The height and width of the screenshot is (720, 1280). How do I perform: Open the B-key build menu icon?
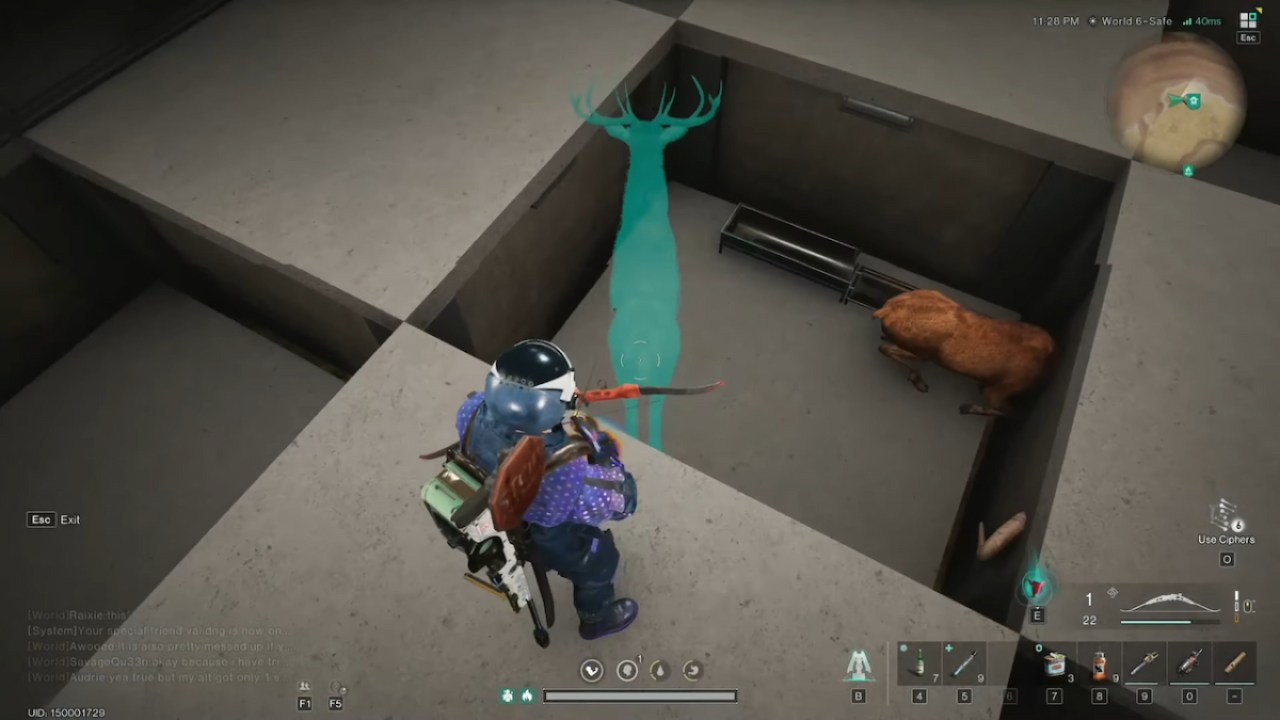(860, 665)
